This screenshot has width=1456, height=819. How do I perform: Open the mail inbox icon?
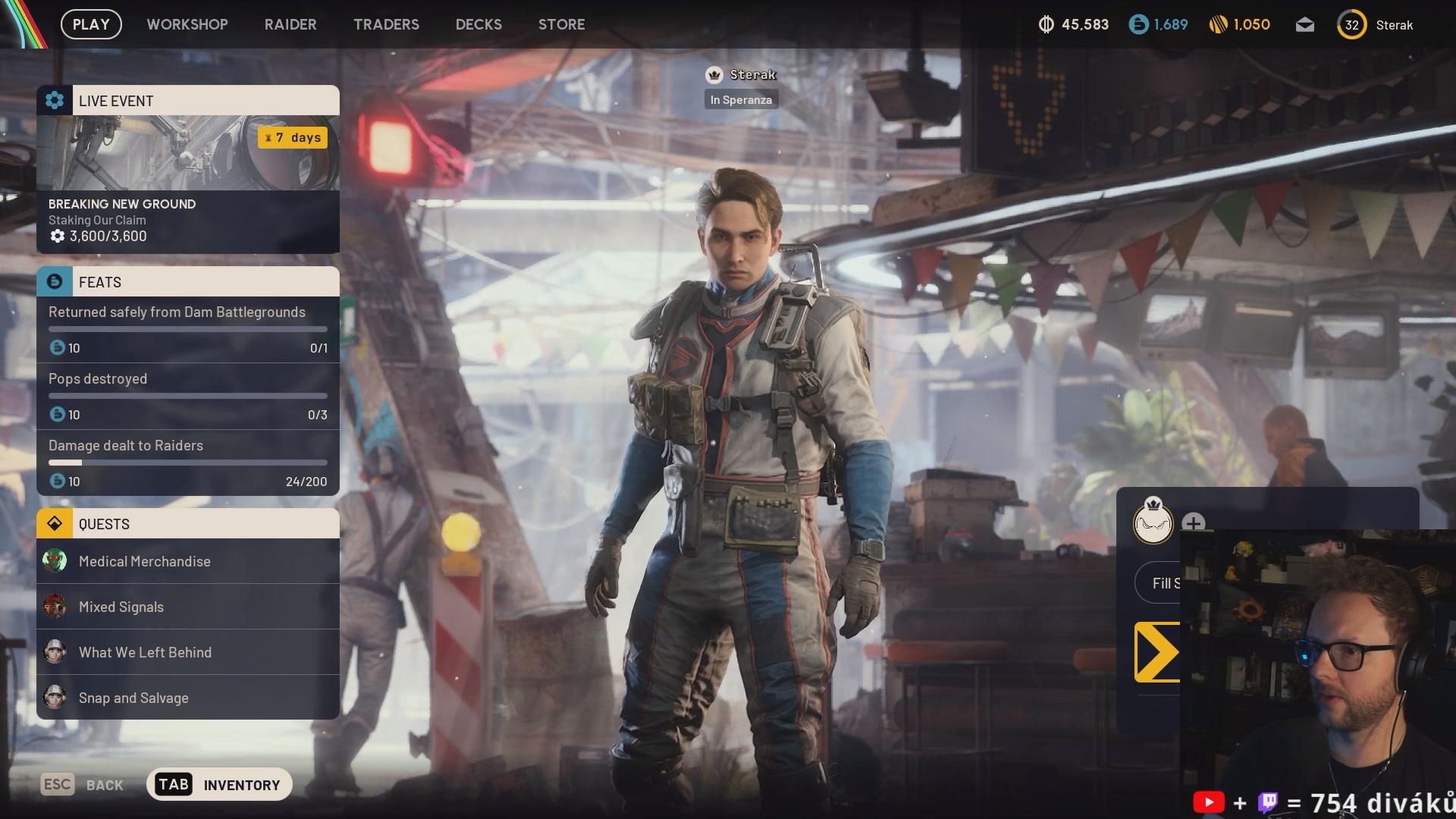pyautogui.click(x=1304, y=25)
